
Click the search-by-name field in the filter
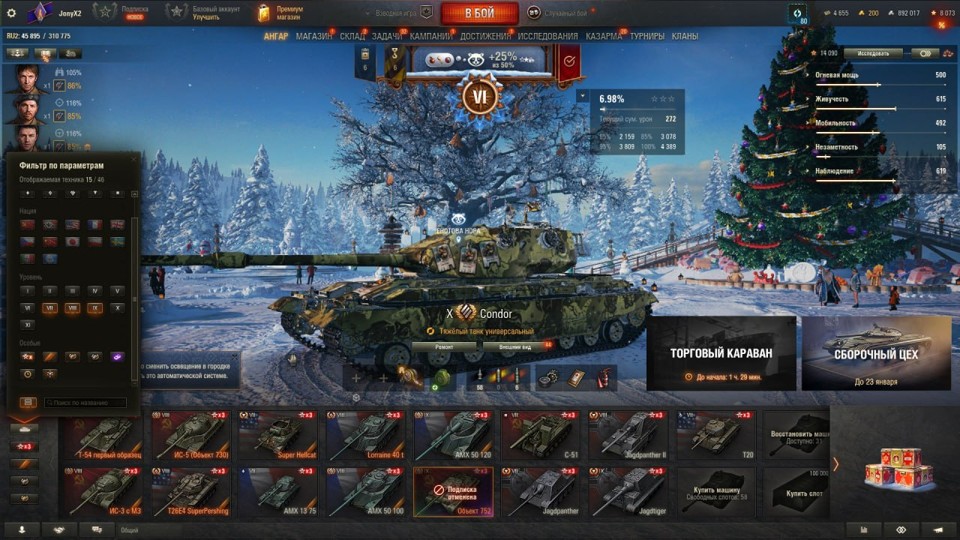(84, 403)
